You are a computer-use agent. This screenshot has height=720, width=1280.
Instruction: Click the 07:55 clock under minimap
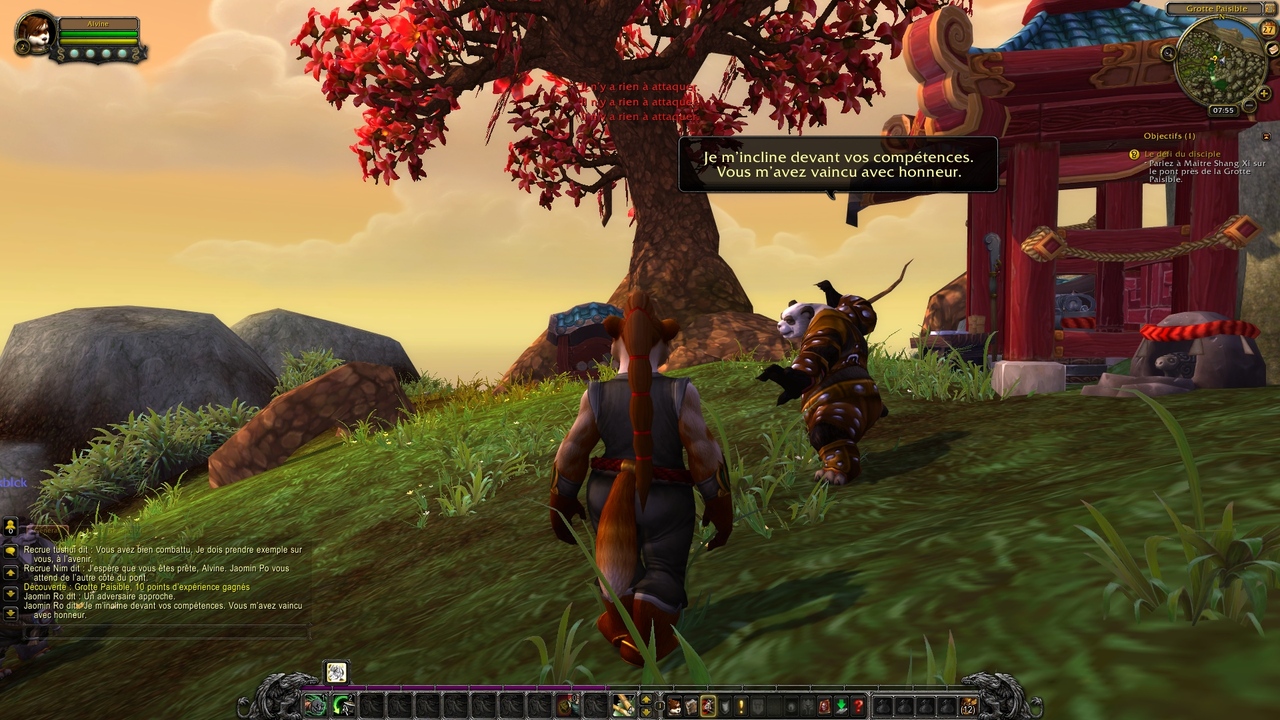point(1222,110)
